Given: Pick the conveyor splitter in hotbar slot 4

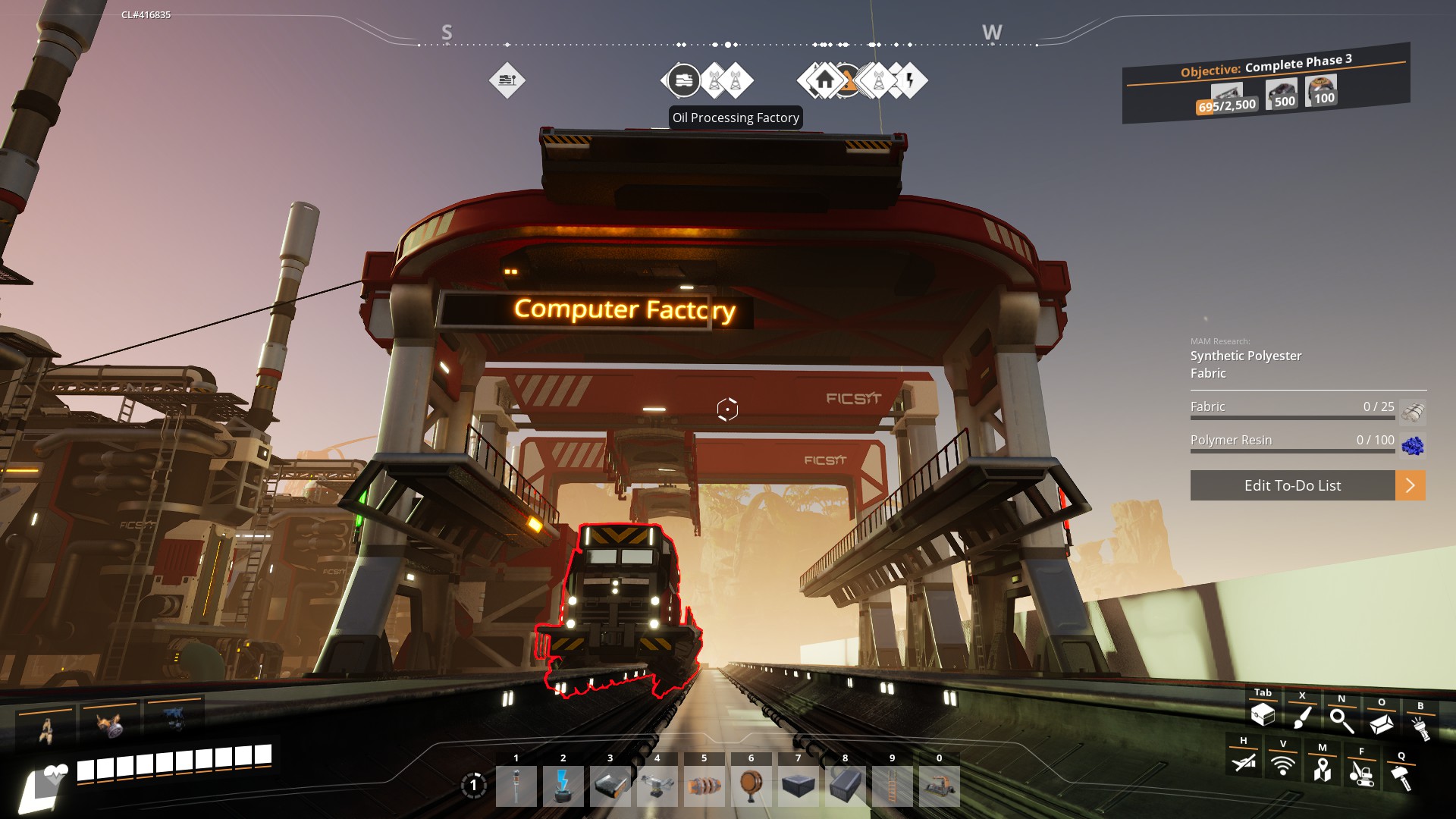Looking at the screenshot, I should (657, 786).
